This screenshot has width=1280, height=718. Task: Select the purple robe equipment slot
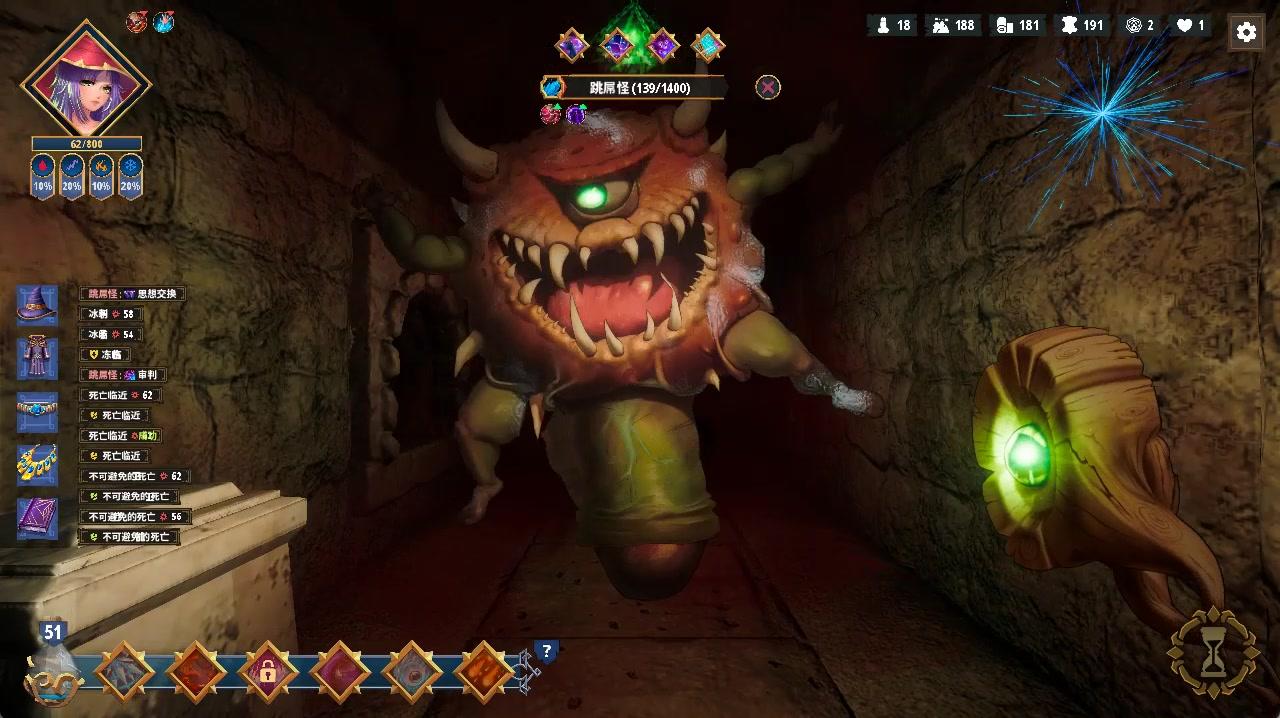tap(37, 358)
